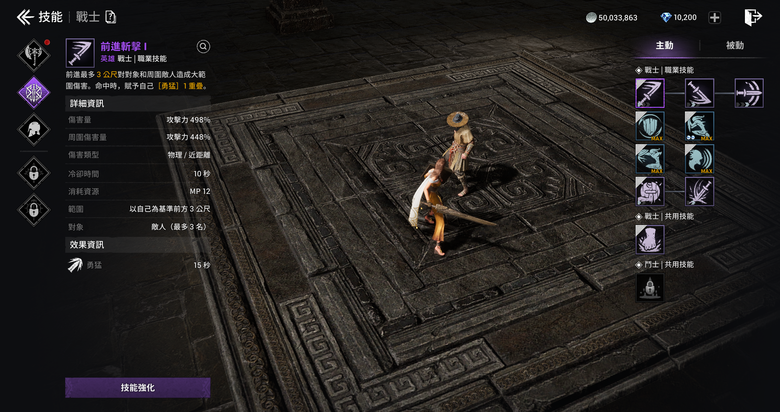Select the bow and arrow skill icon

748,93
